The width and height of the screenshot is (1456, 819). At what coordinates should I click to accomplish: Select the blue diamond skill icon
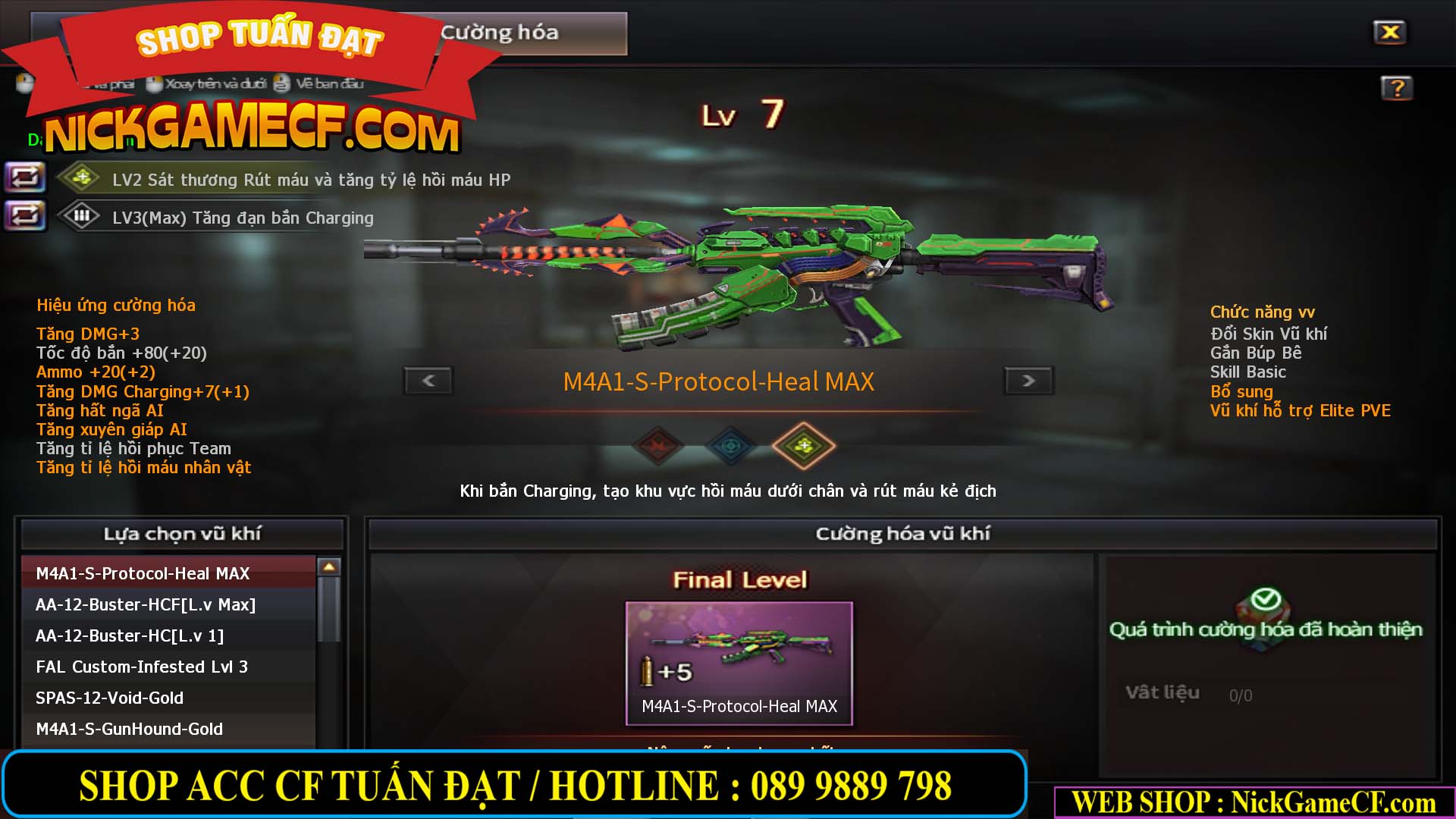click(730, 446)
